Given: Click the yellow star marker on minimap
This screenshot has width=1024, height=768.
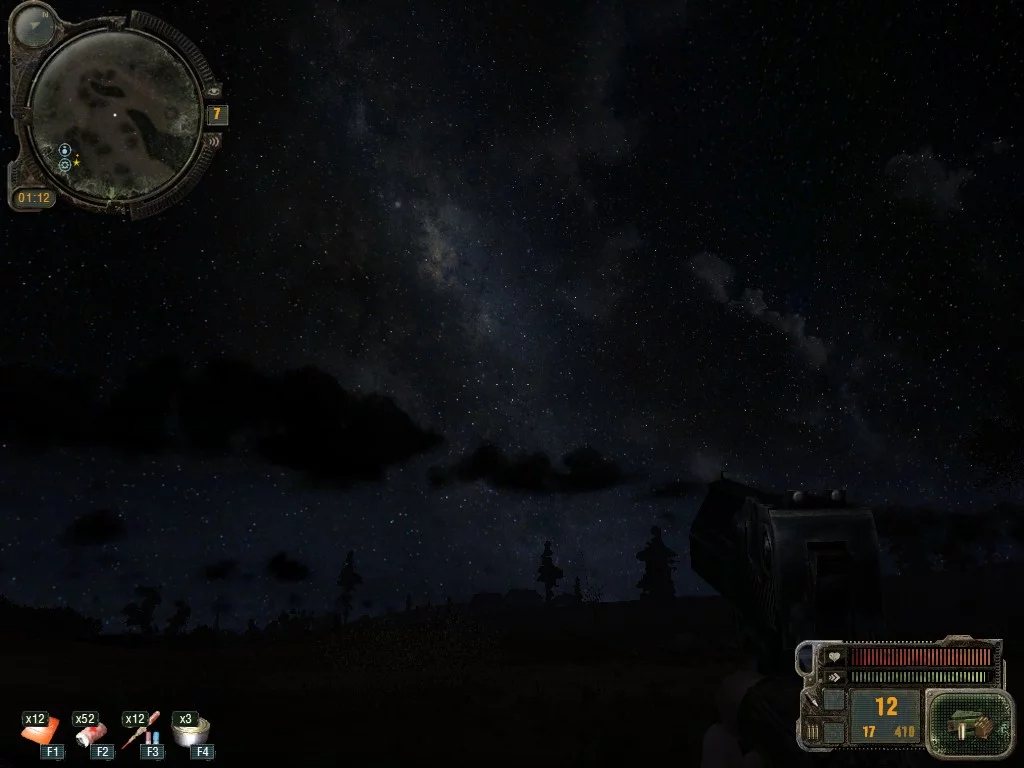Looking at the screenshot, I should click(x=77, y=161).
